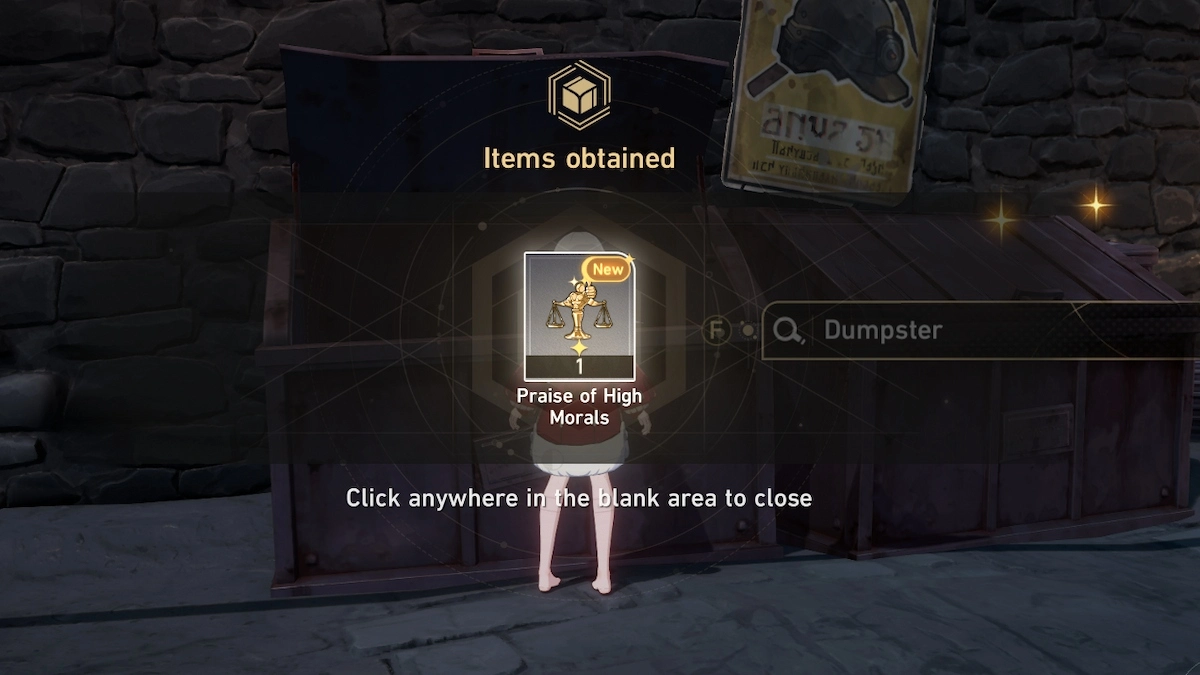Screen dimensions: 1200x675
Task: Select the Praise of High Morals item
Action: (579, 316)
